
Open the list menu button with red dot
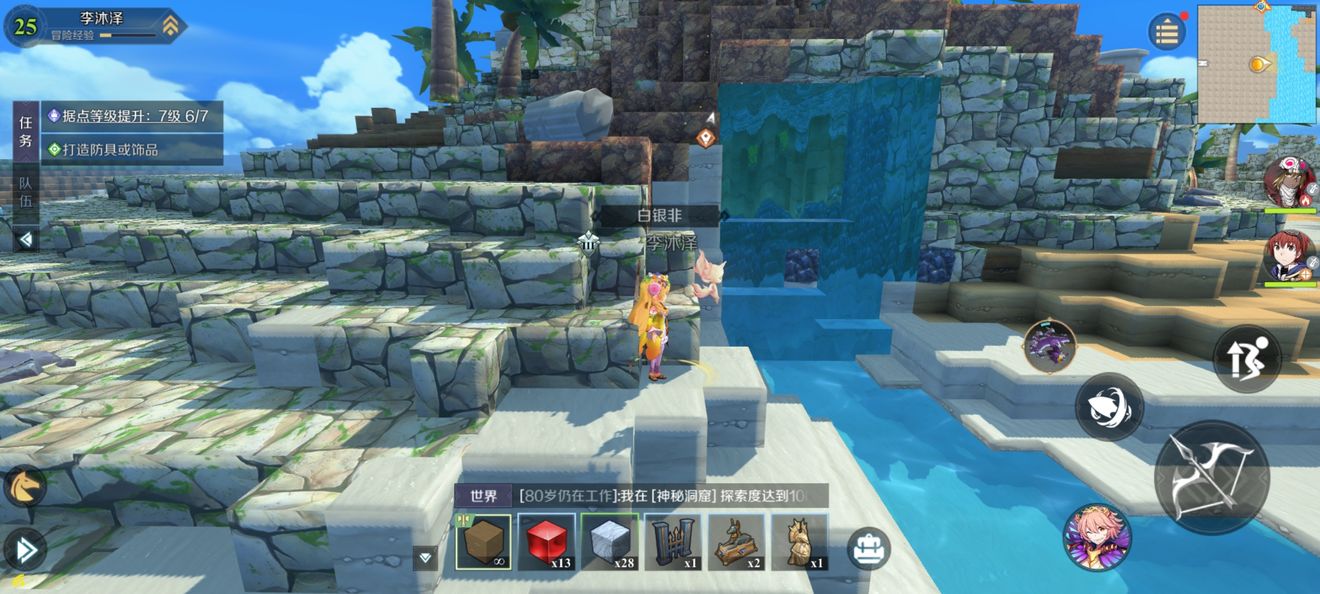pyautogui.click(x=1166, y=32)
